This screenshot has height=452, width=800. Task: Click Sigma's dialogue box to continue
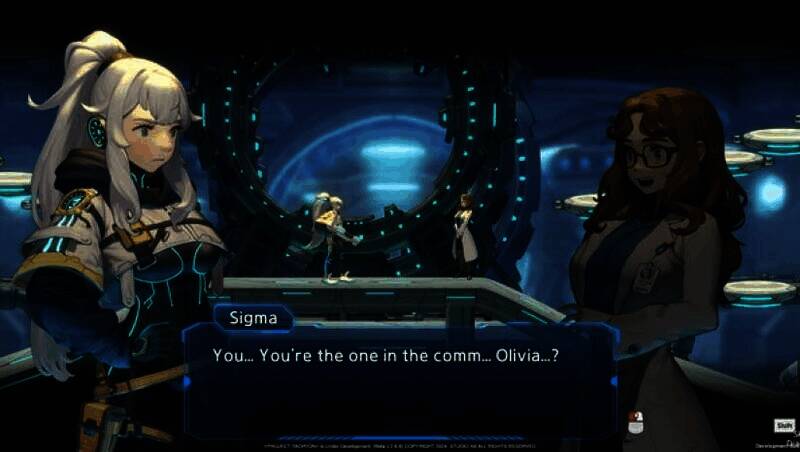tap(400, 375)
